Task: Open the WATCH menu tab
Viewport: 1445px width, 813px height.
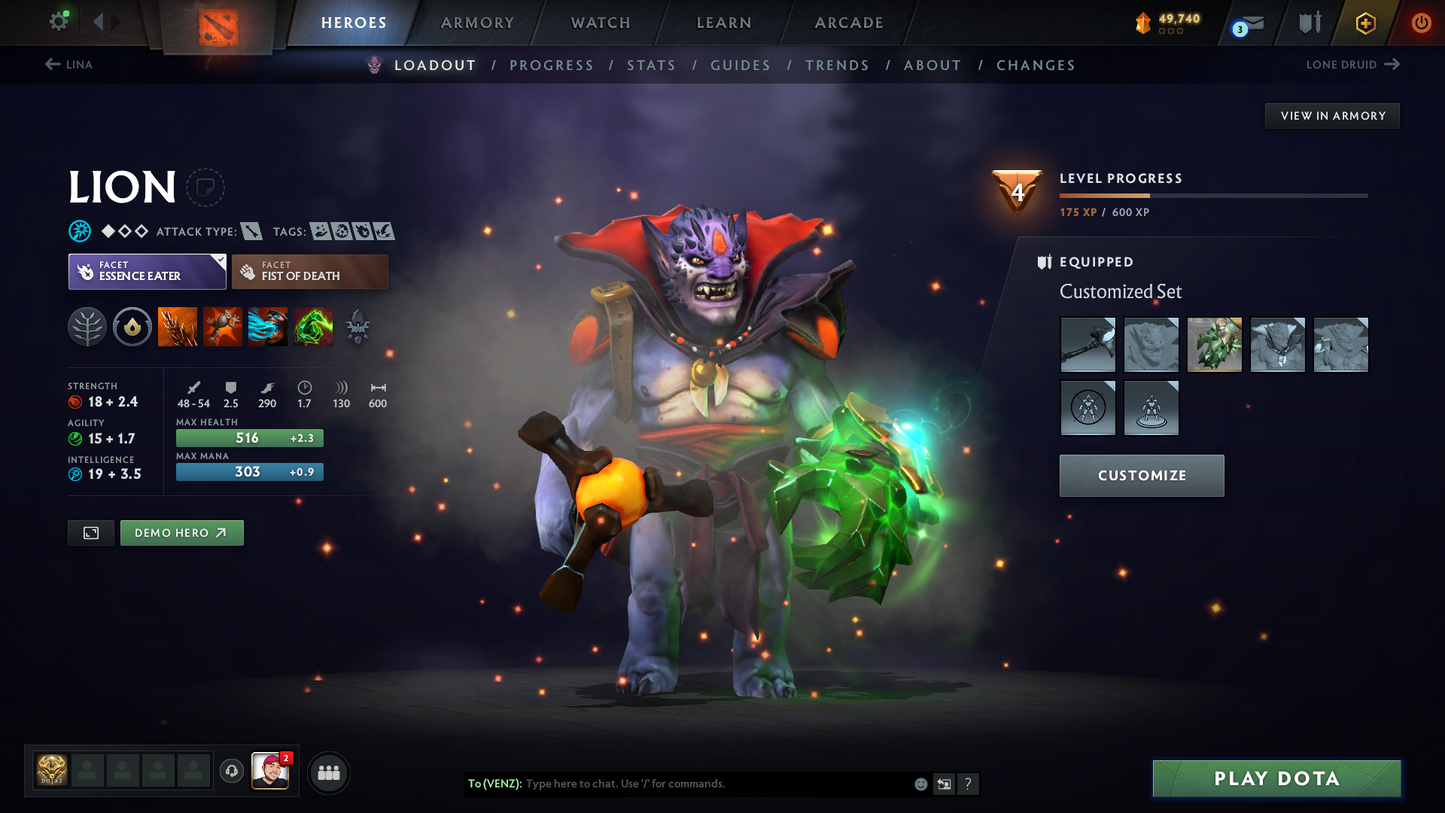Action: (x=598, y=22)
